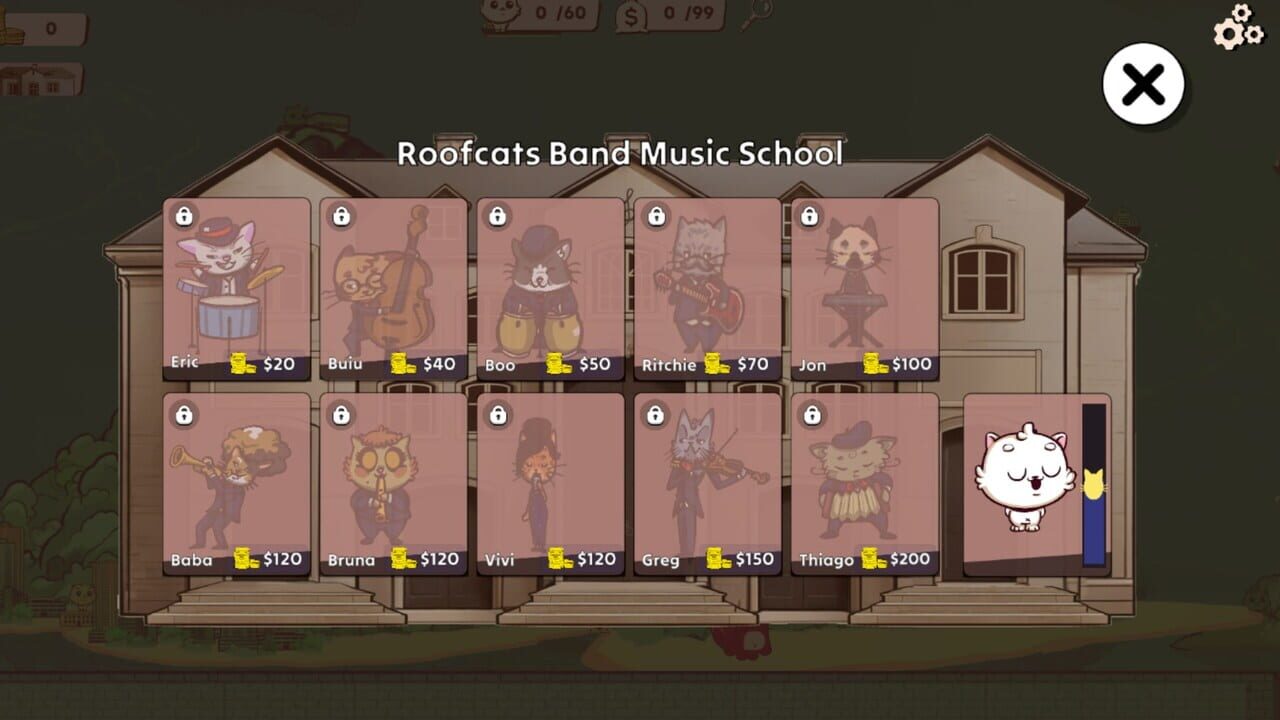Click the coin icon next to Vivi's price
Image resolution: width=1280 pixels, height=720 pixels.
click(557, 559)
